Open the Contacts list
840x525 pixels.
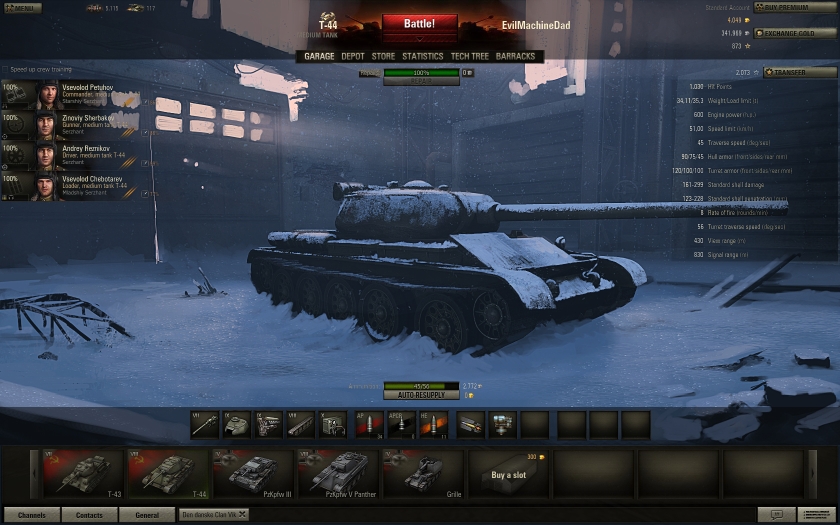89,515
